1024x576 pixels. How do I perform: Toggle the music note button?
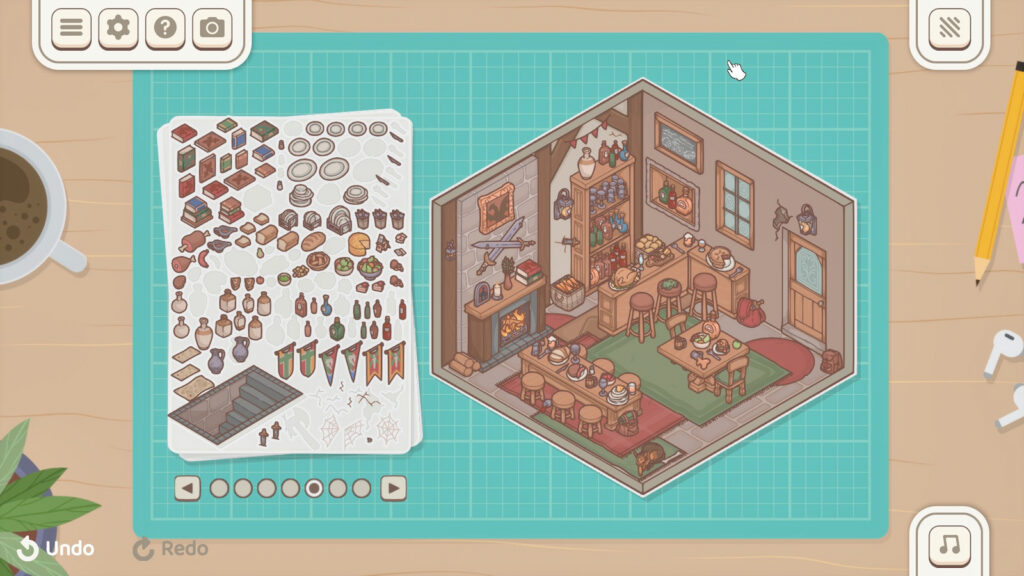pos(949,545)
